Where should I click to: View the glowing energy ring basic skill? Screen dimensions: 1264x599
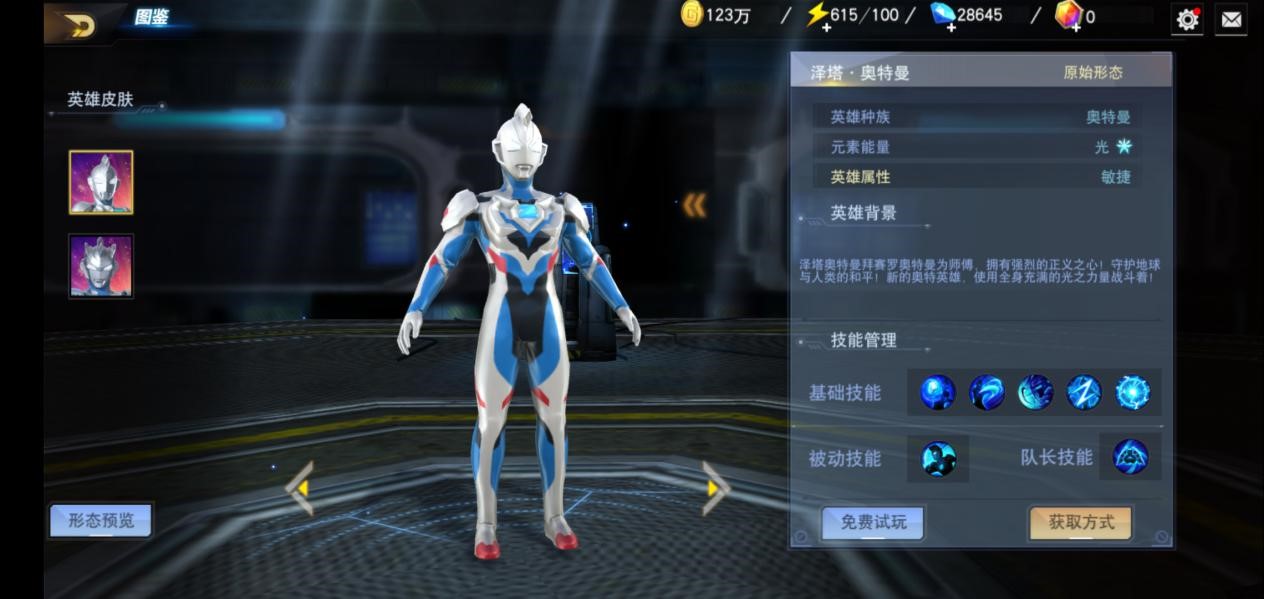(1132, 392)
